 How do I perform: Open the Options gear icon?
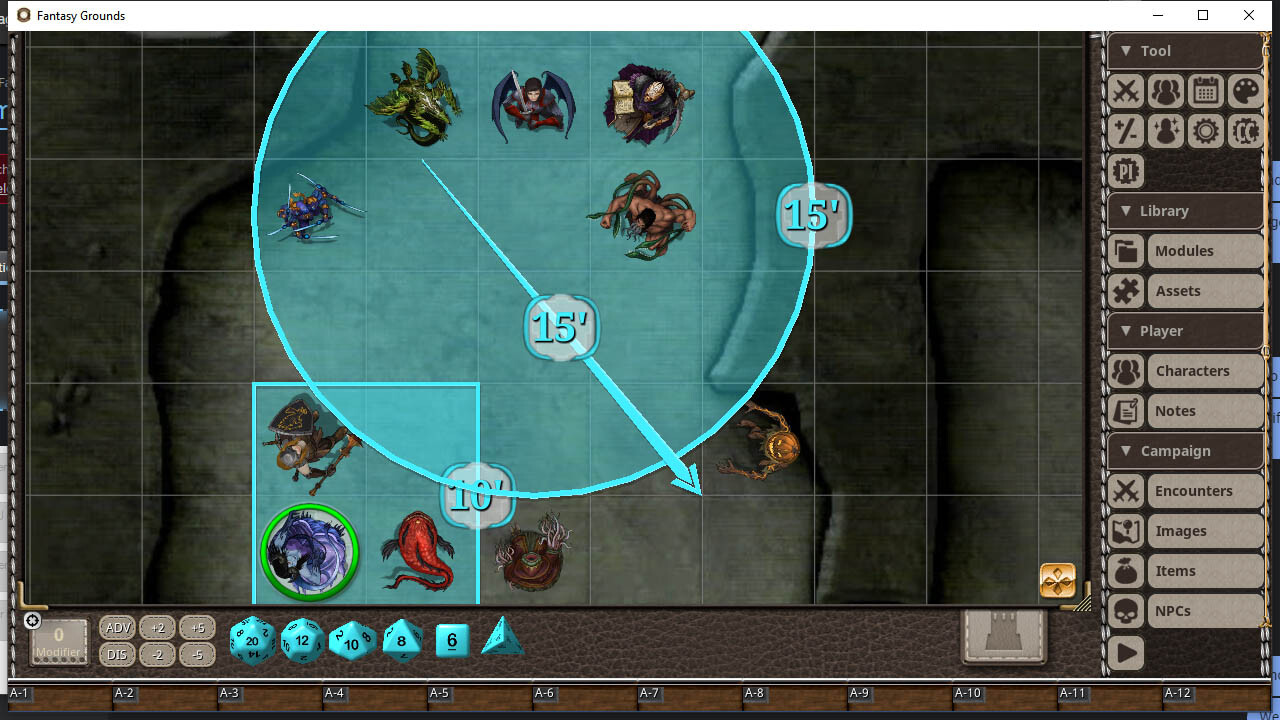[x=1205, y=131]
